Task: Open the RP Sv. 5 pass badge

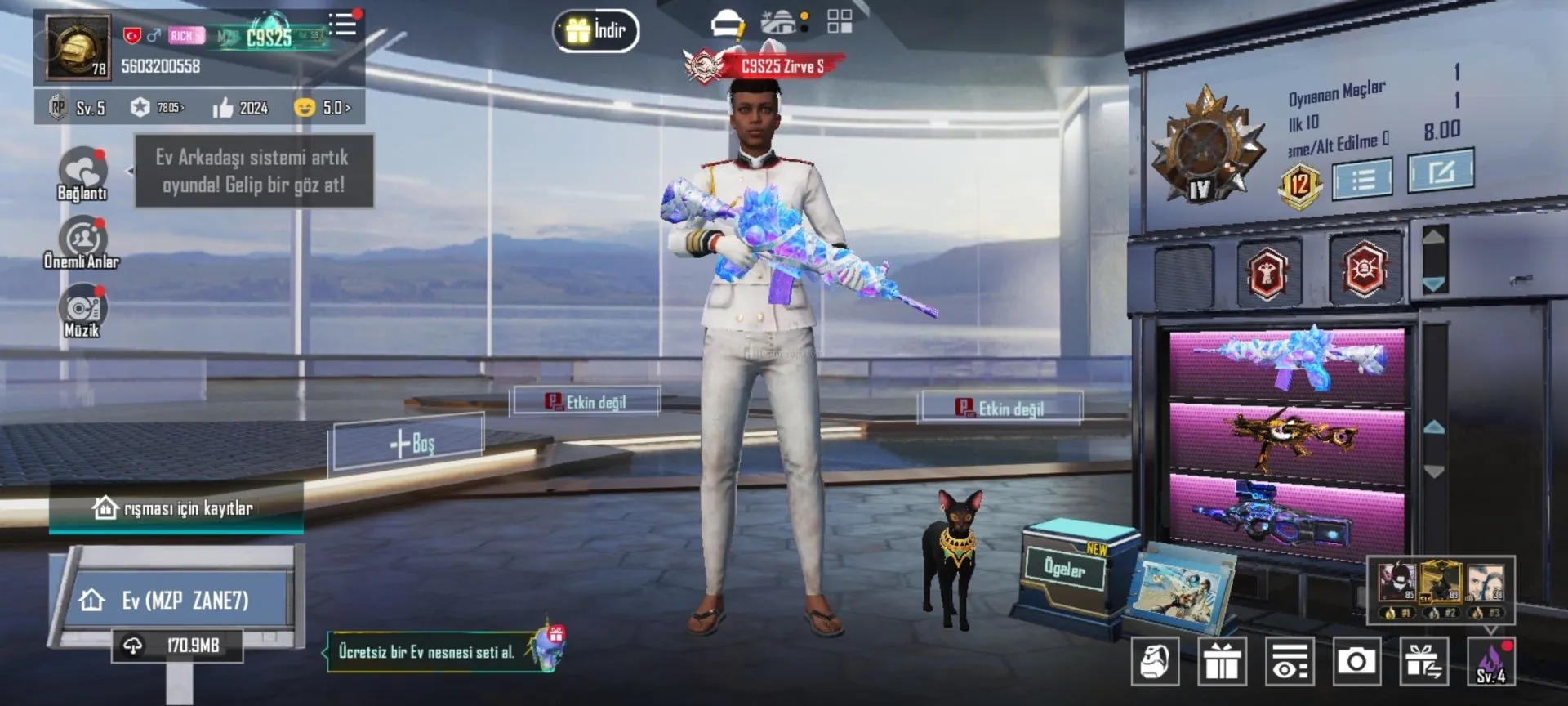Action: tap(78, 108)
